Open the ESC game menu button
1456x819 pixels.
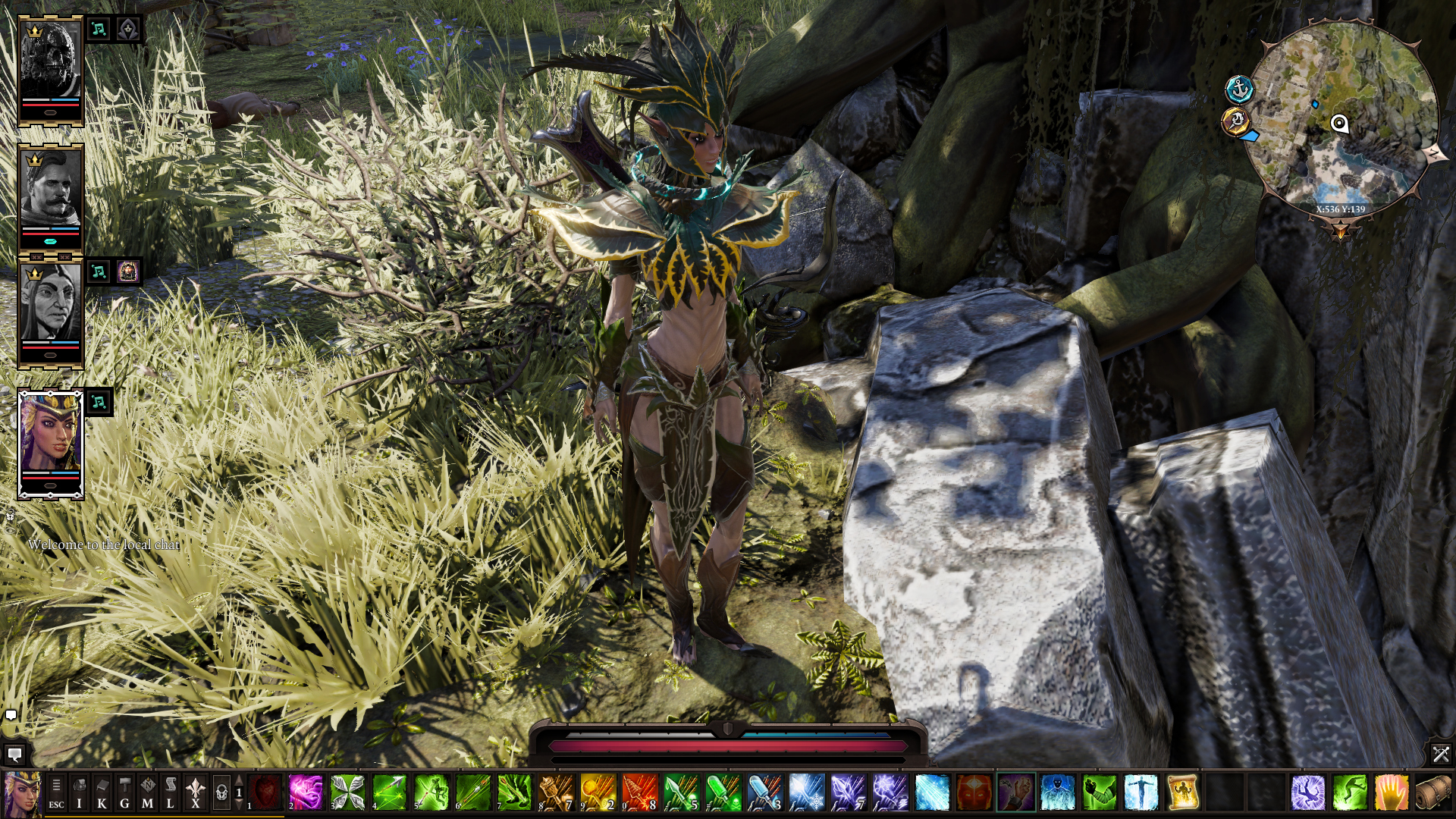tap(56, 793)
